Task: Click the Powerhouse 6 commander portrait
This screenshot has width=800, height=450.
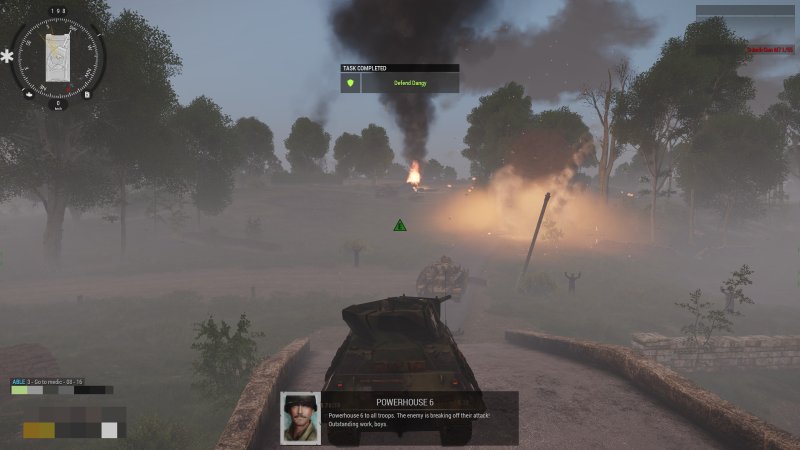Action: click(x=300, y=418)
